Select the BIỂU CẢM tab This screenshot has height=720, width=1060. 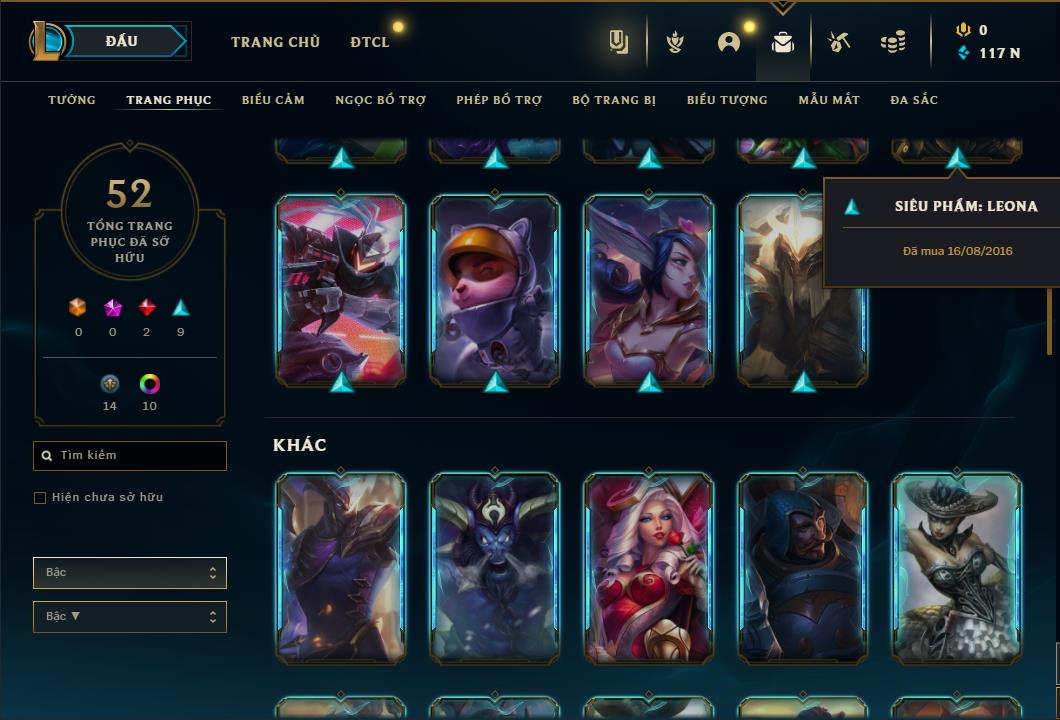tap(273, 100)
